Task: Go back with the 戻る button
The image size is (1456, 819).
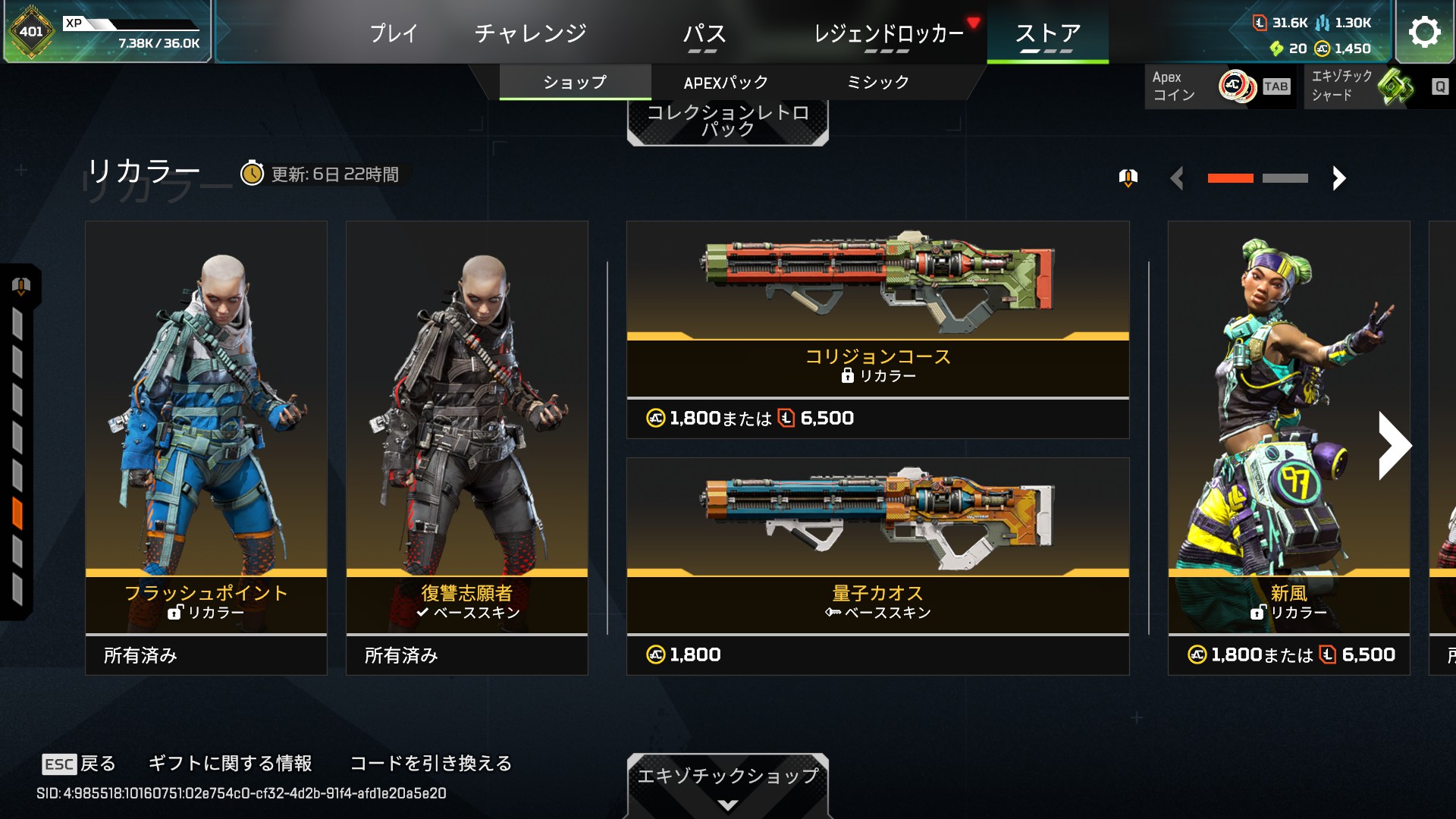Action: coord(80,763)
